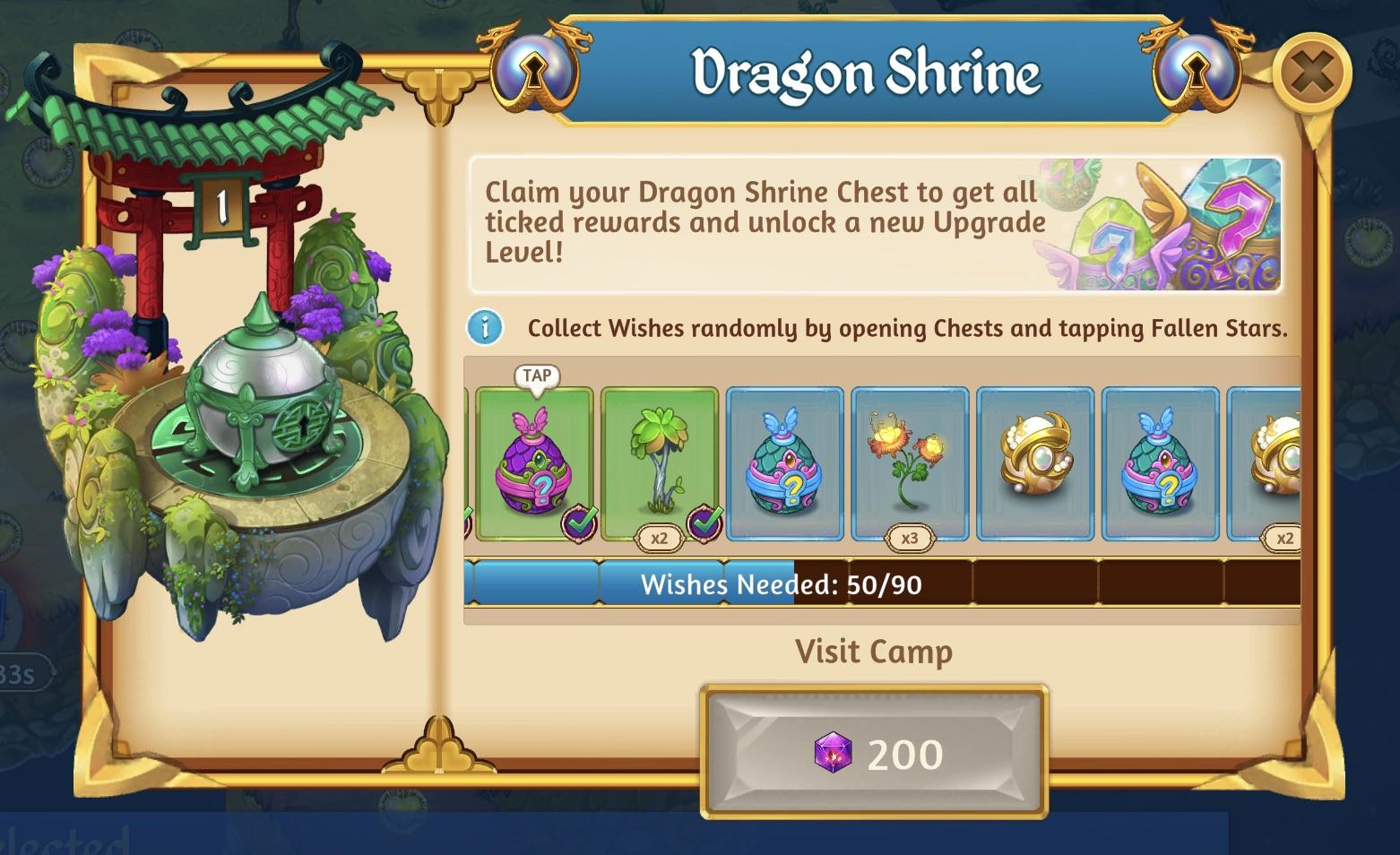
Task: Select the green tree reward card marked x2
Action: pyautogui.click(x=661, y=457)
